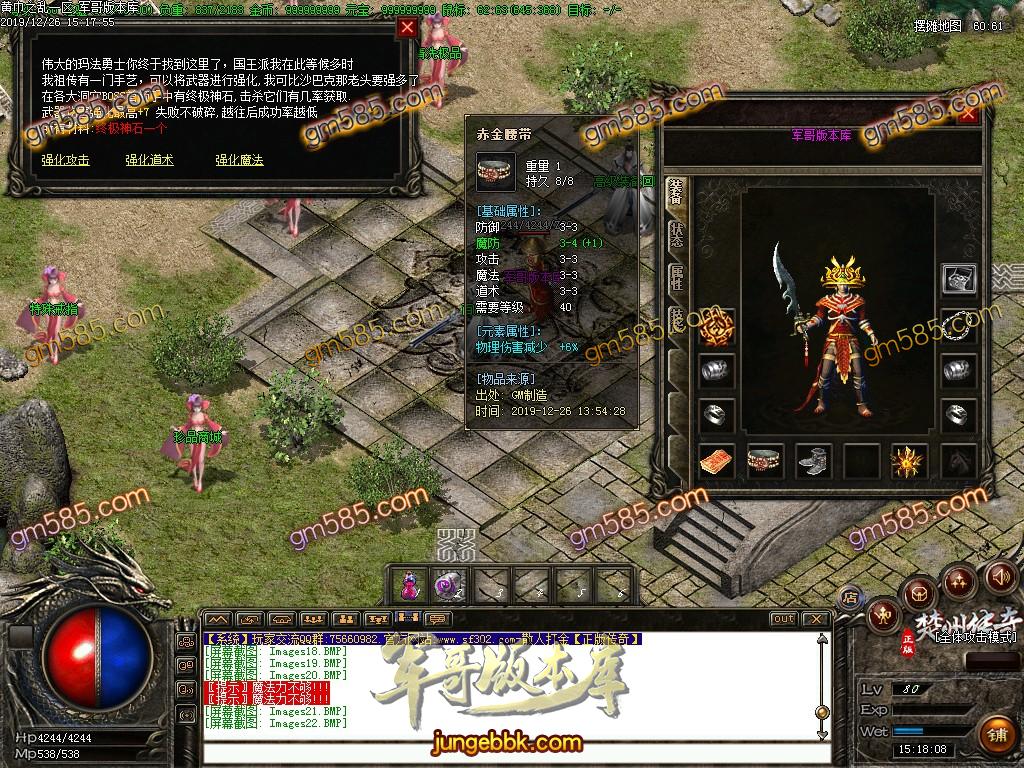Viewport: 1024px width, 768px height.
Task: Select the horse mount slot
Action: 959,460
